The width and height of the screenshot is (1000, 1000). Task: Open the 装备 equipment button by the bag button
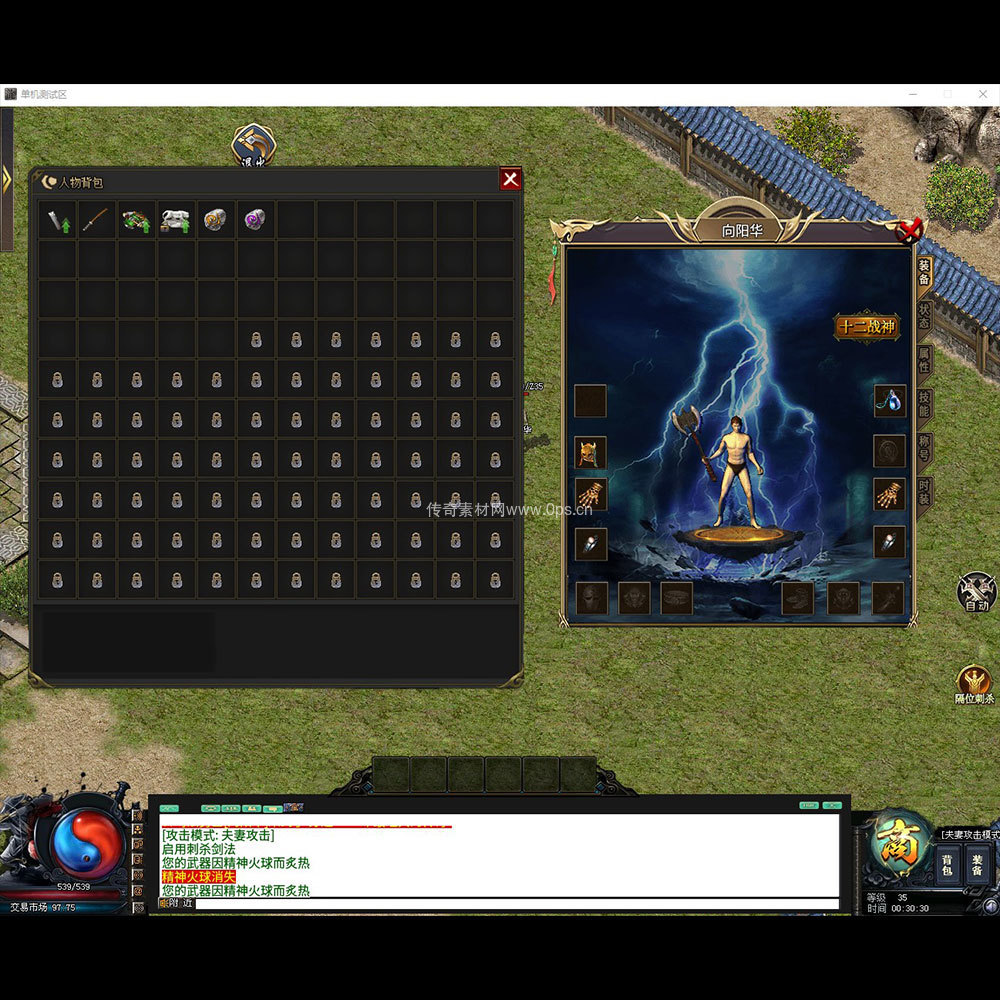[977, 864]
